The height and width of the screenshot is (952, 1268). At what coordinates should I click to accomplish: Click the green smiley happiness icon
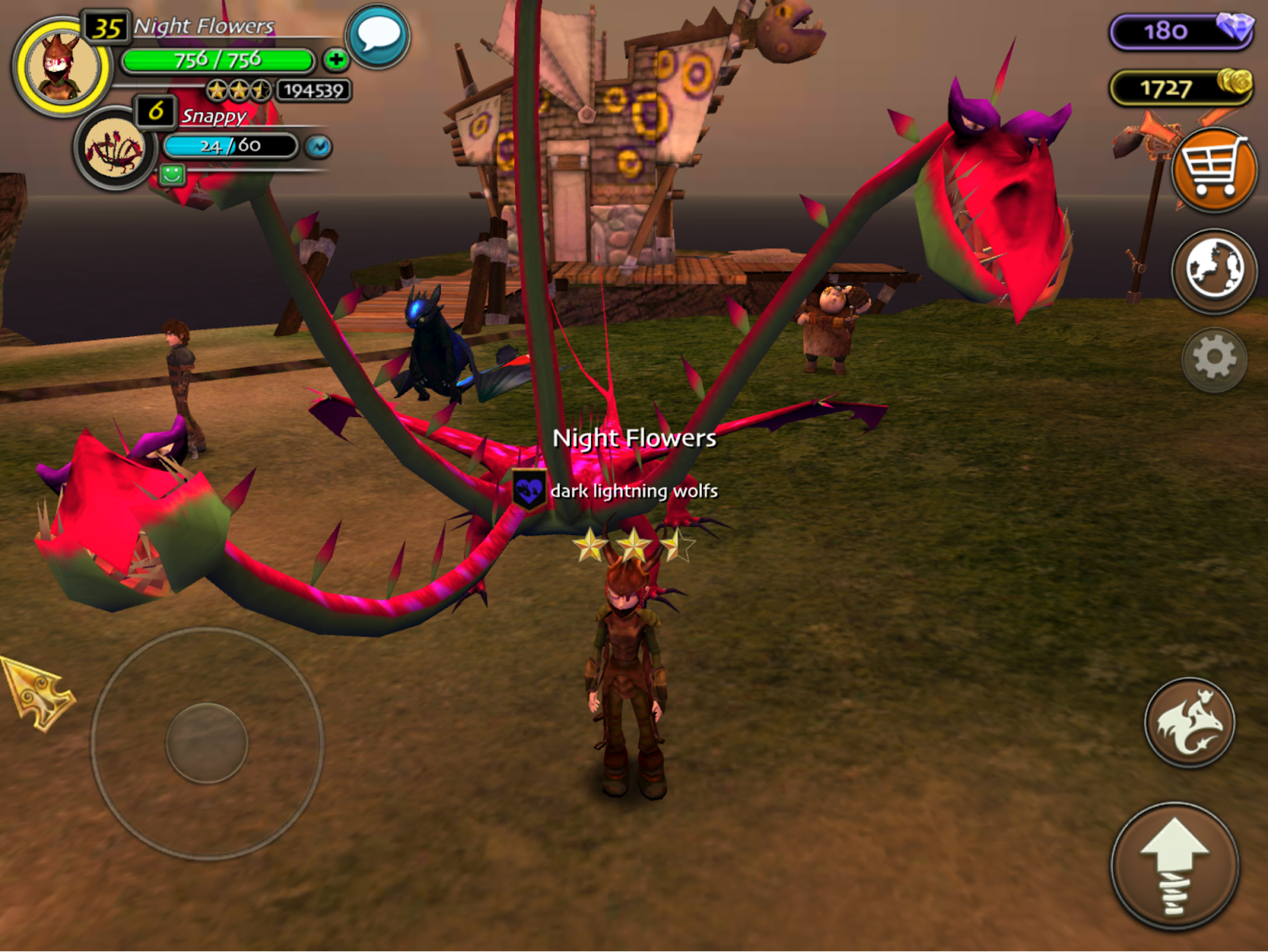[x=172, y=174]
